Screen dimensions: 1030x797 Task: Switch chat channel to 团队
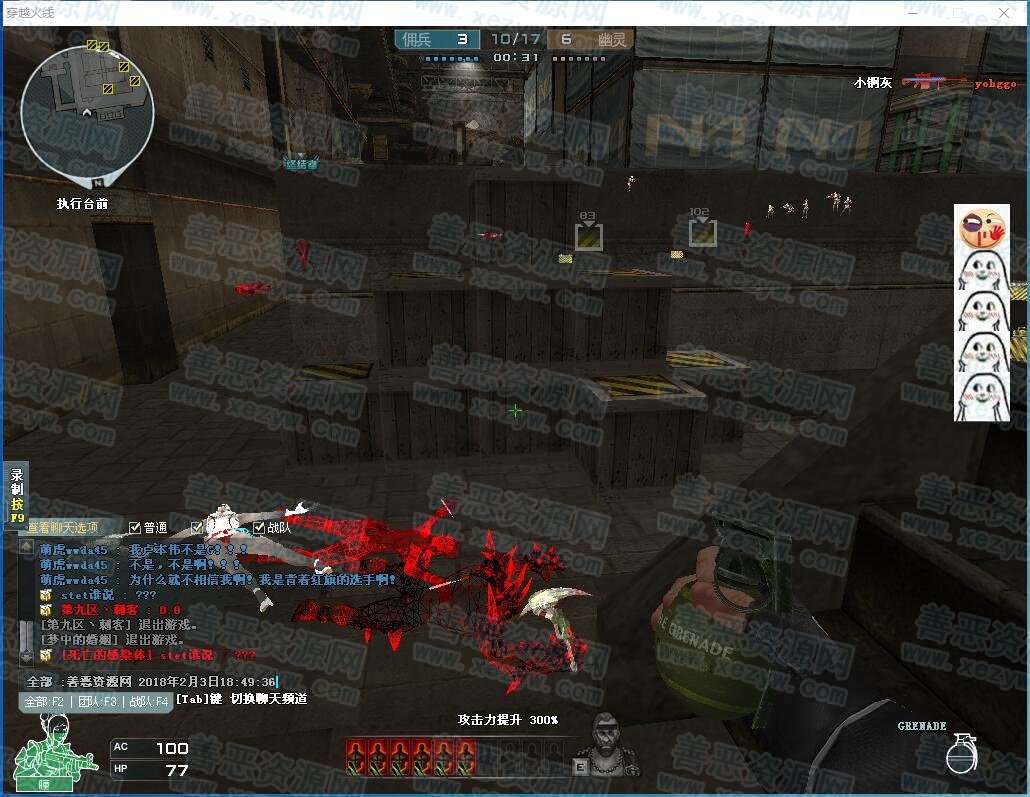[x=97, y=702]
